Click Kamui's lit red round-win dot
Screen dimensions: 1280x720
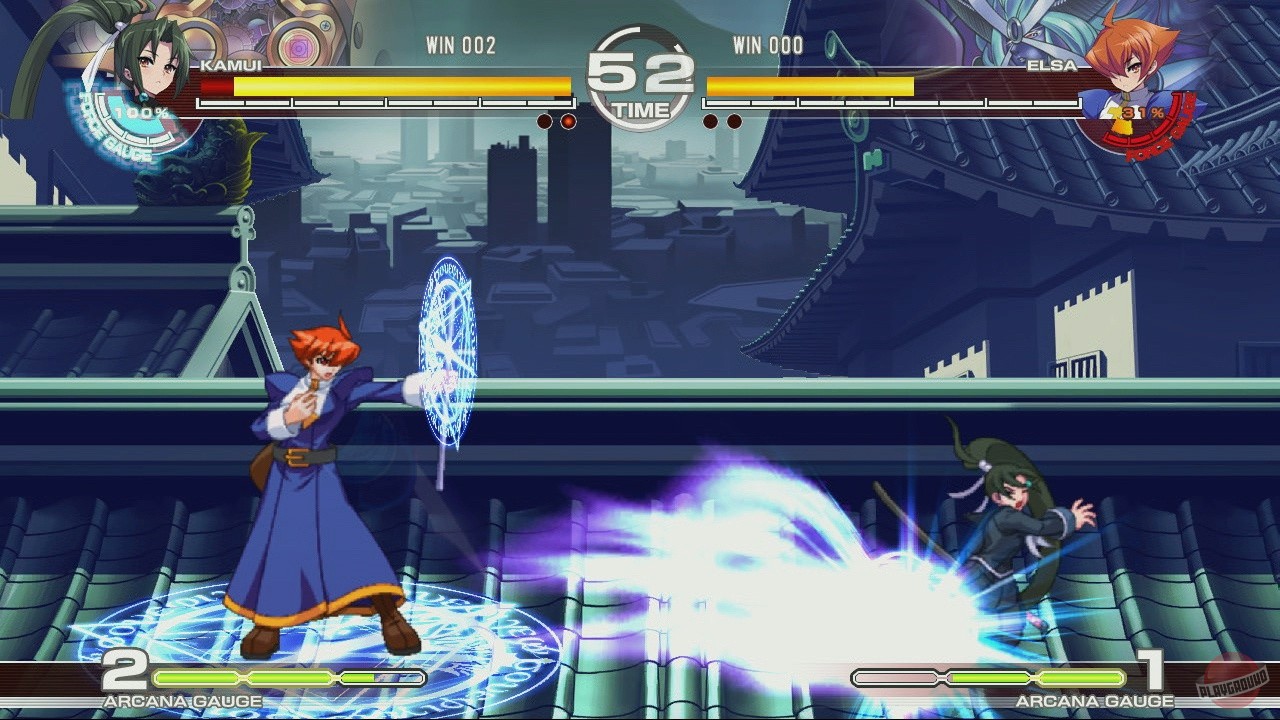(x=568, y=120)
